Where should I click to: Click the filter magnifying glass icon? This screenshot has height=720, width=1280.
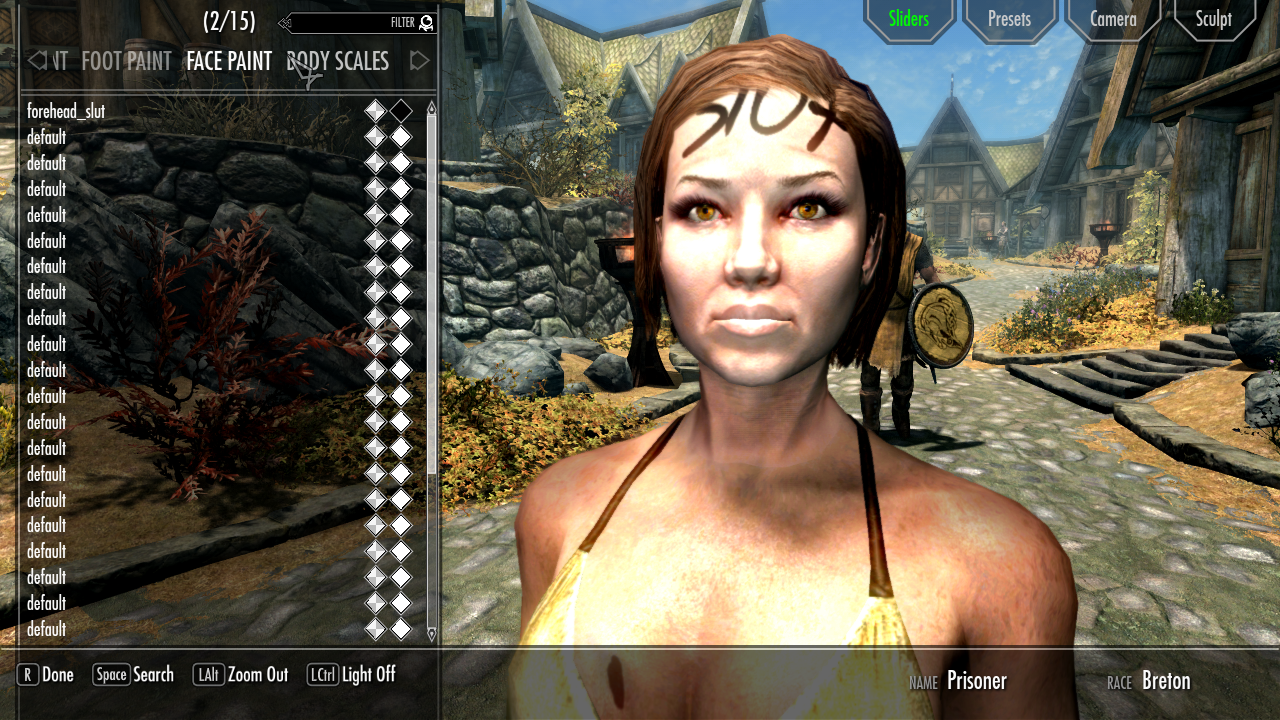click(425, 22)
